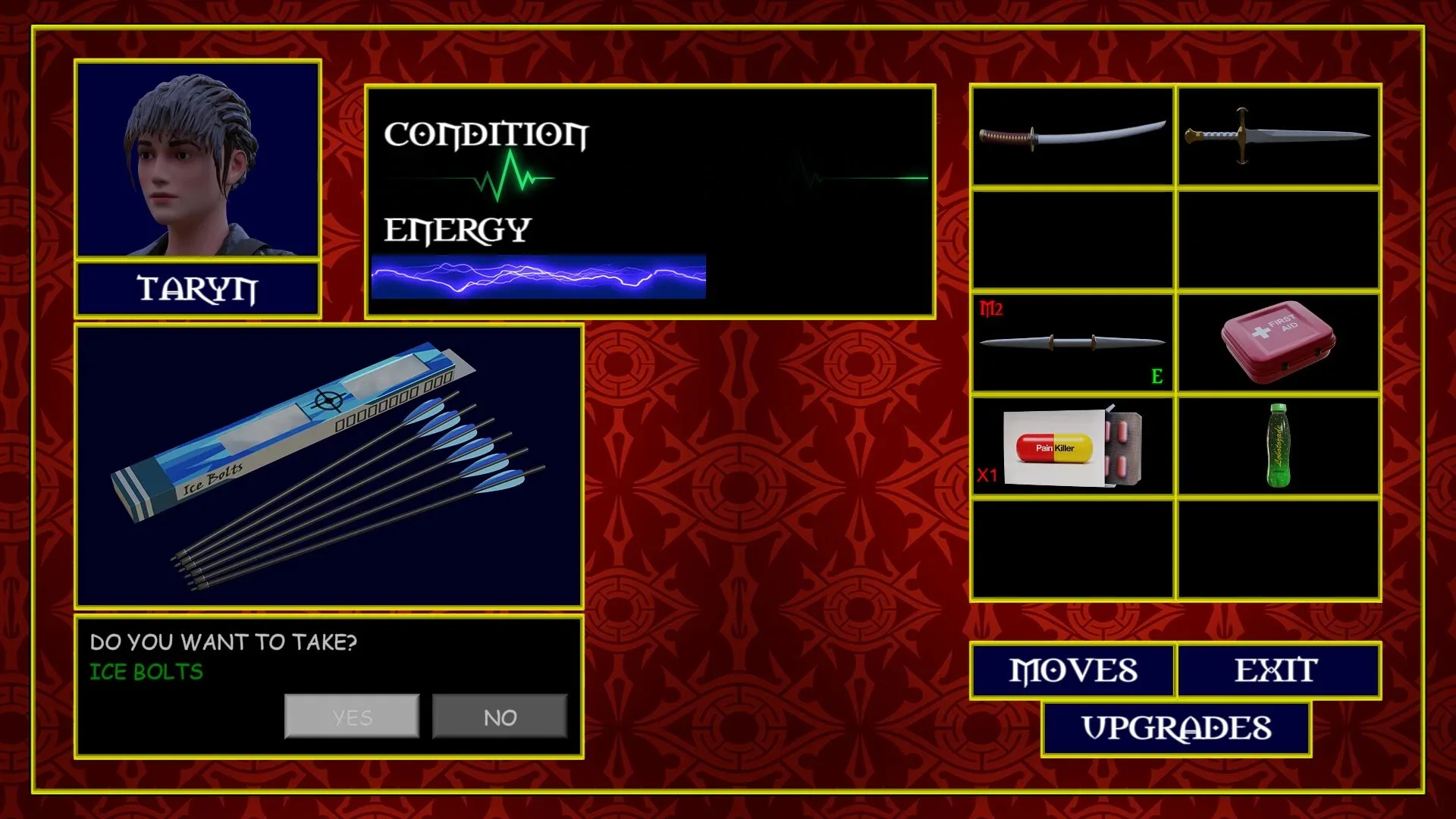1456x819 pixels.
Task: Open the MOVES screen
Action: pyautogui.click(x=1072, y=670)
